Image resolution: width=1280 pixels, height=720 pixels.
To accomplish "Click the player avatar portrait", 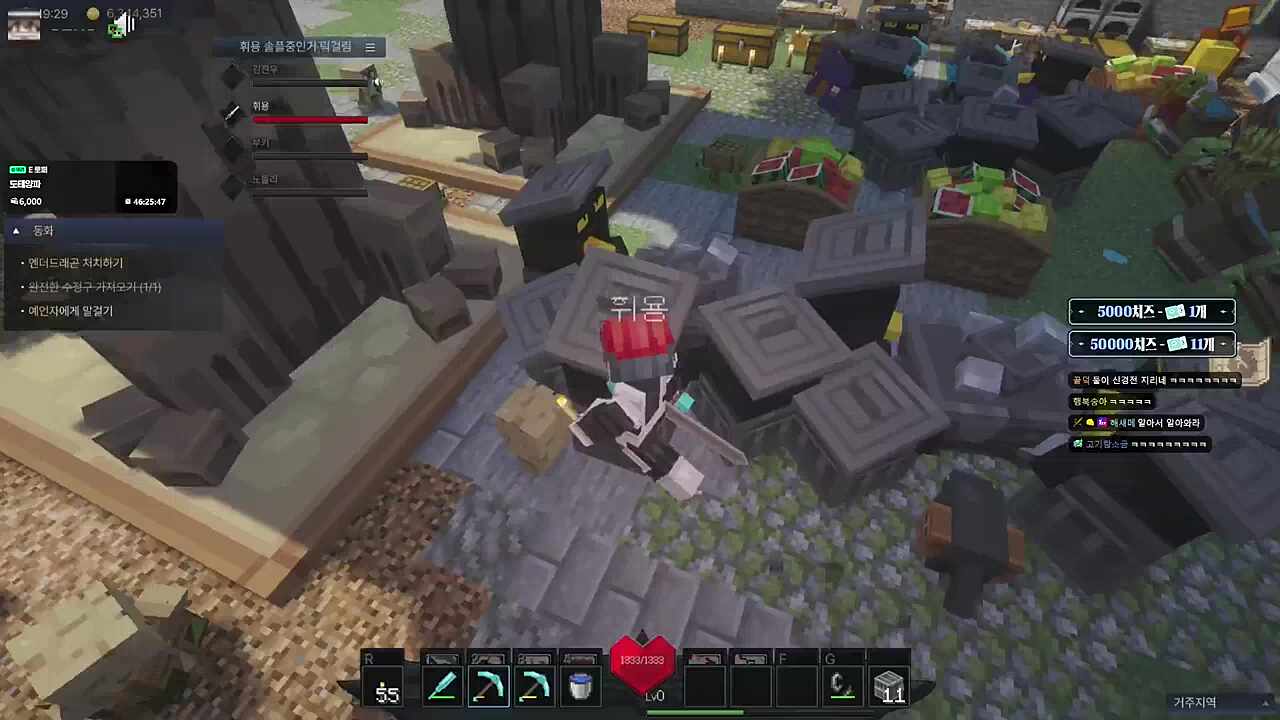I will 24,22.
